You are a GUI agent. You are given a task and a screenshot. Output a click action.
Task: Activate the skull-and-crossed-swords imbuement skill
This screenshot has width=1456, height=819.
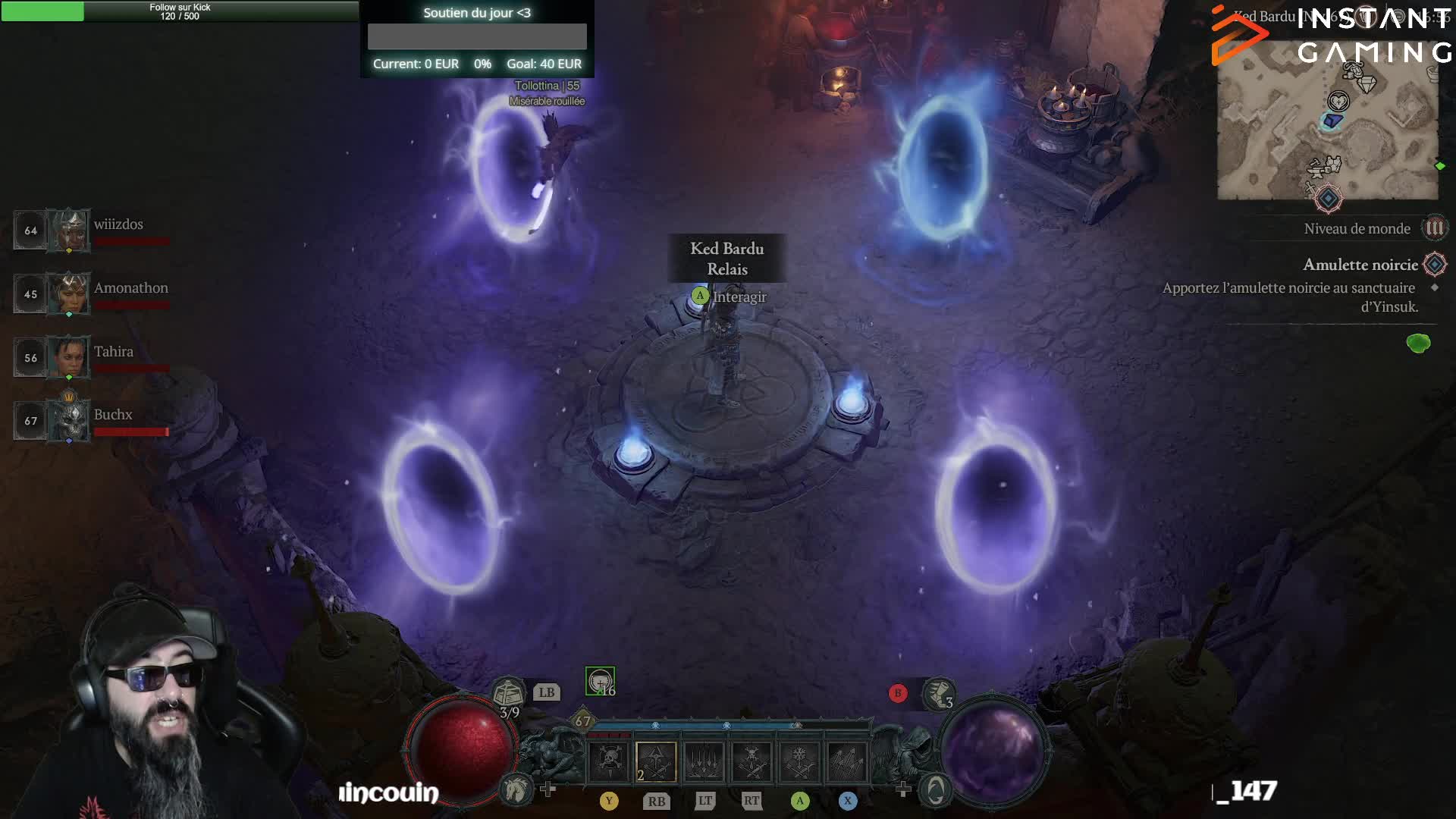point(752,761)
